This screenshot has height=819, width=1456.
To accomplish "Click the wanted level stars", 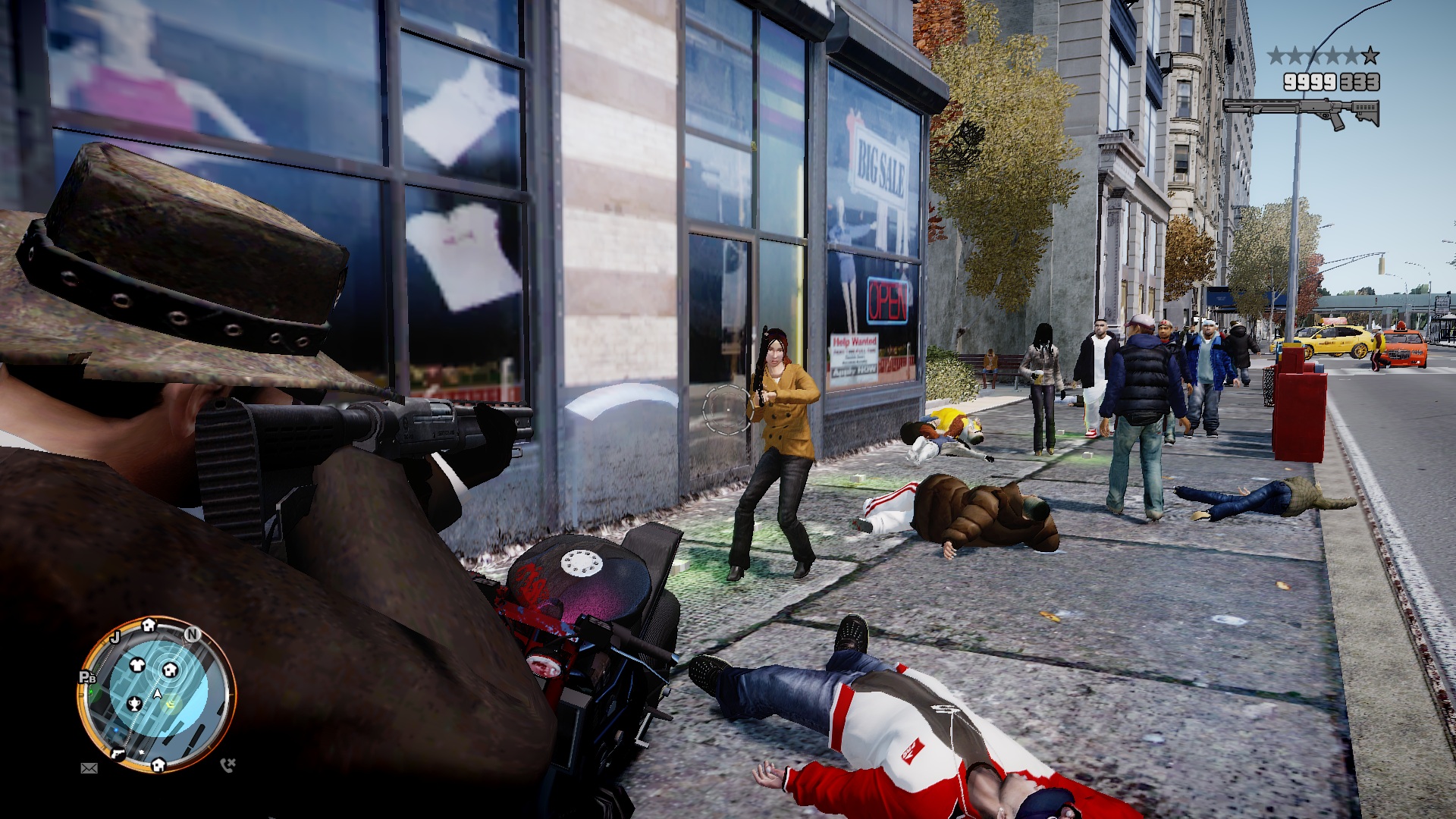I will coord(1323,55).
